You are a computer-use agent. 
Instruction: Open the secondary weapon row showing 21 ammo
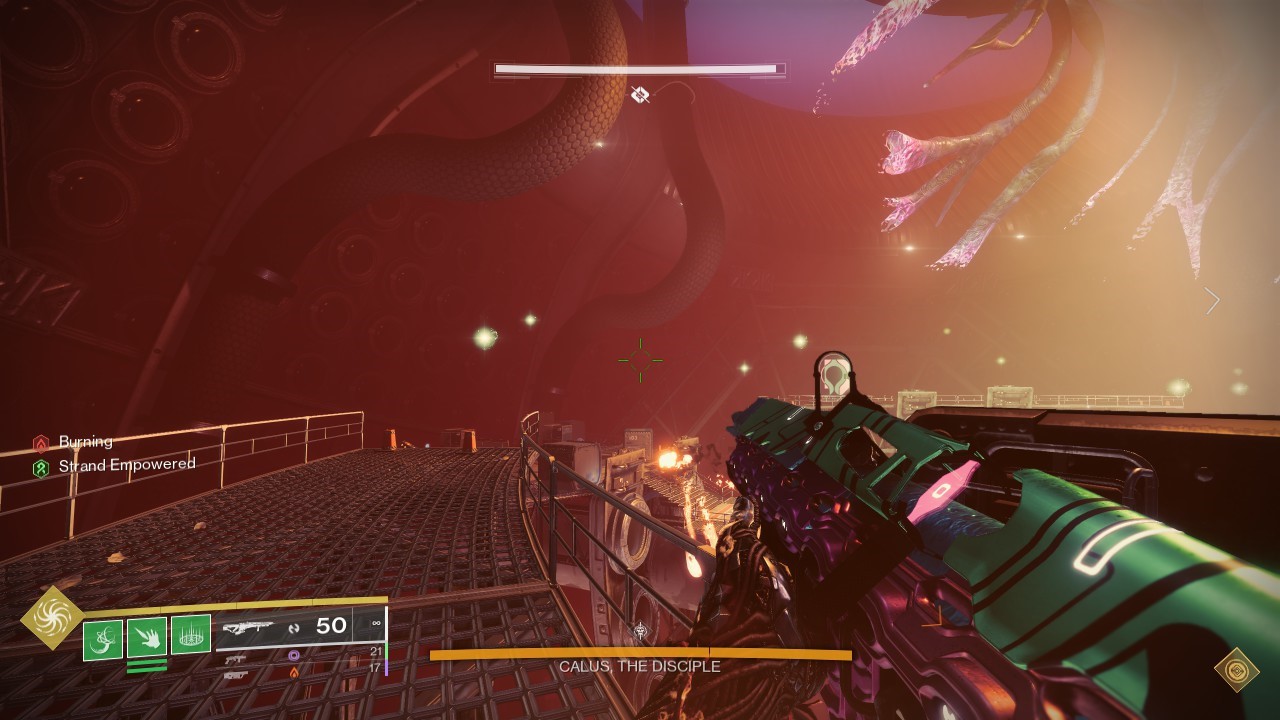click(x=236, y=660)
